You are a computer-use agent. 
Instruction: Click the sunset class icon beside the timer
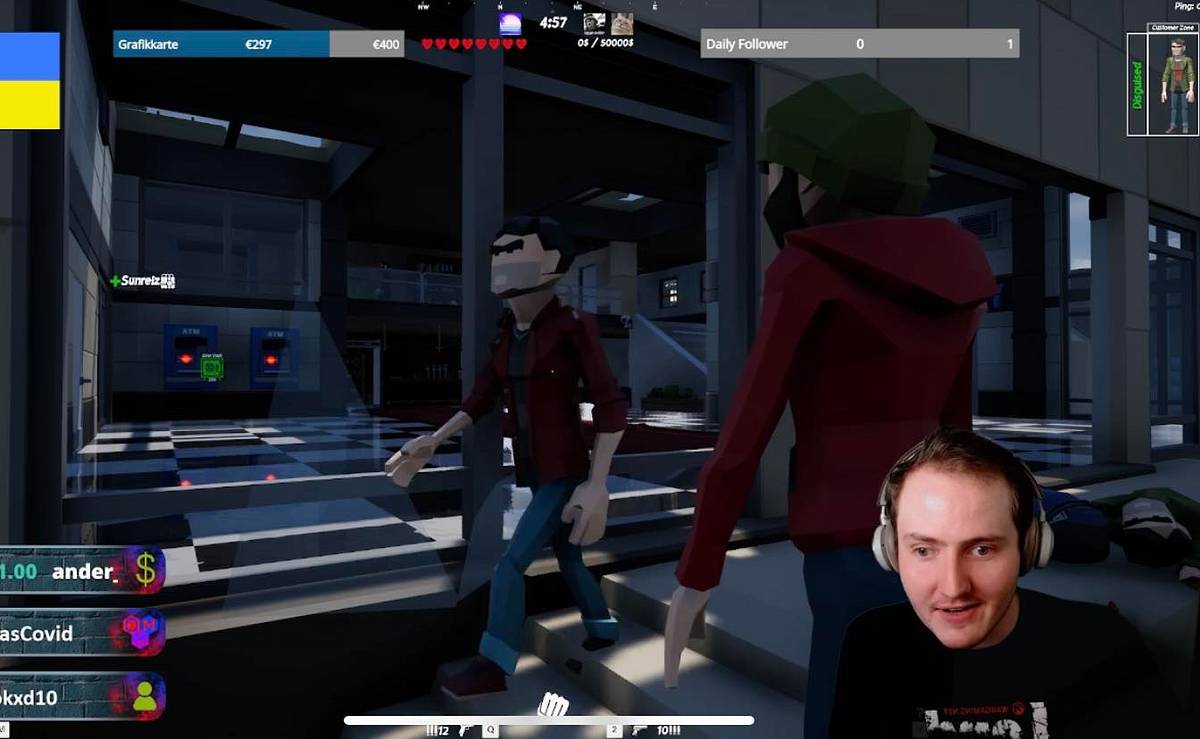click(510, 24)
